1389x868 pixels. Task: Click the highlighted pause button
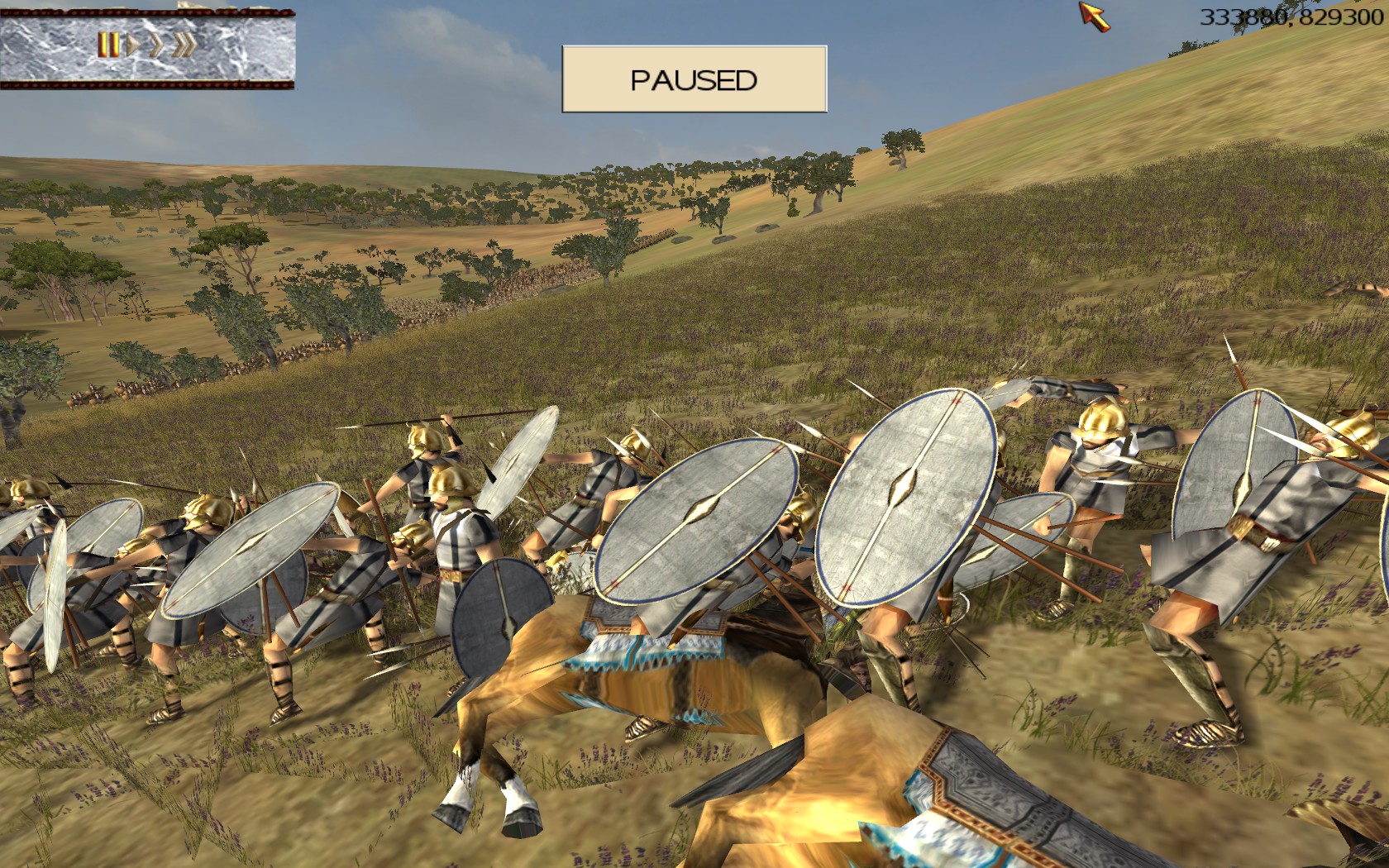tap(107, 45)
